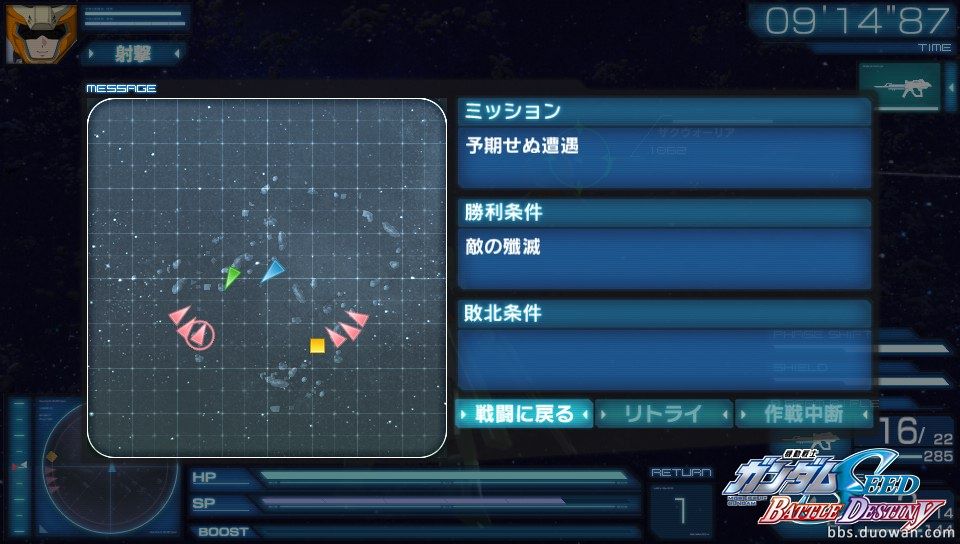Image resolution: width=960 pixels, height=544 pixels.
Task: Select the green arrow unit on map
Action: point(232,277)
